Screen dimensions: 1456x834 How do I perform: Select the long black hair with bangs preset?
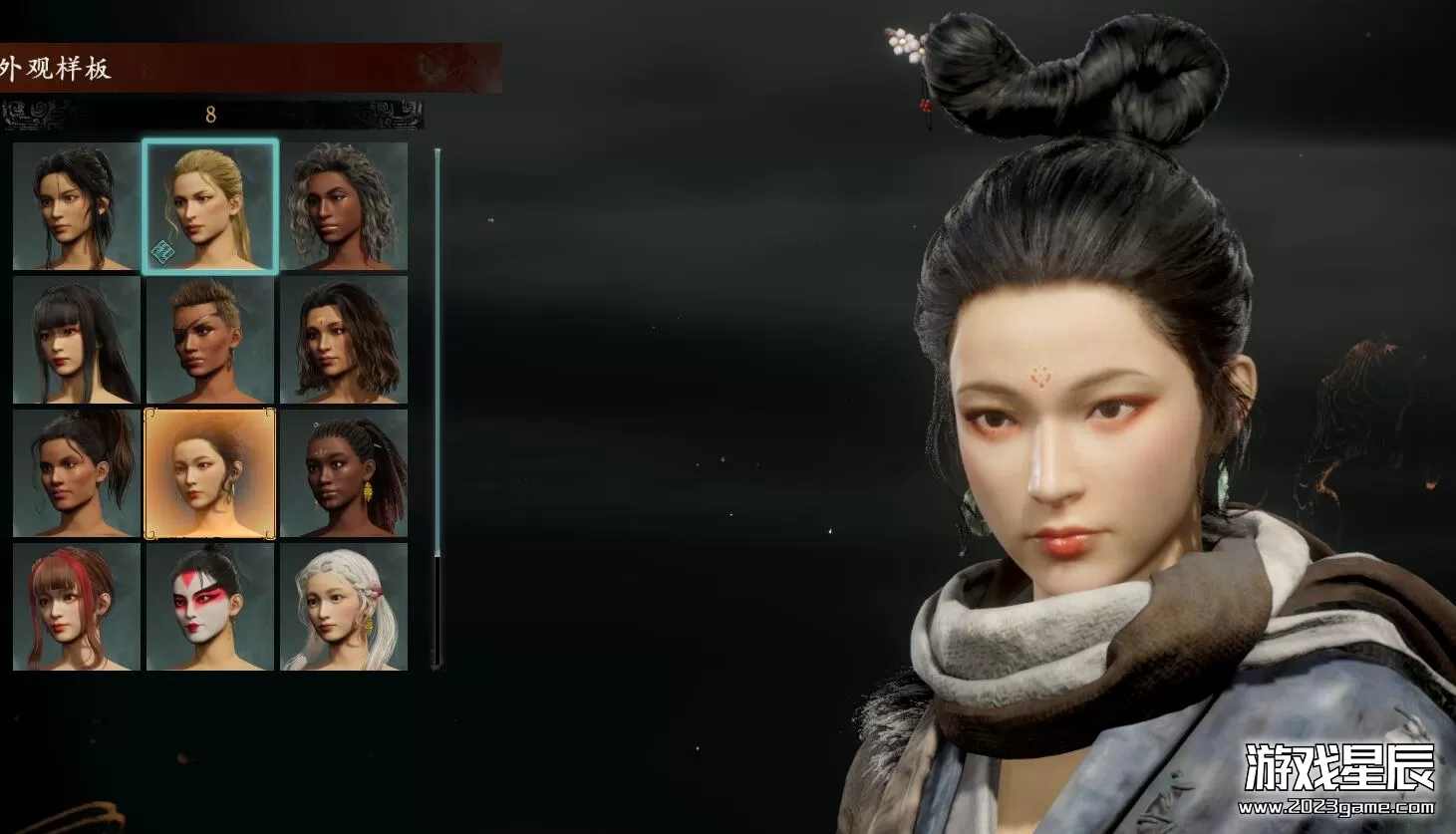point(77,340)
